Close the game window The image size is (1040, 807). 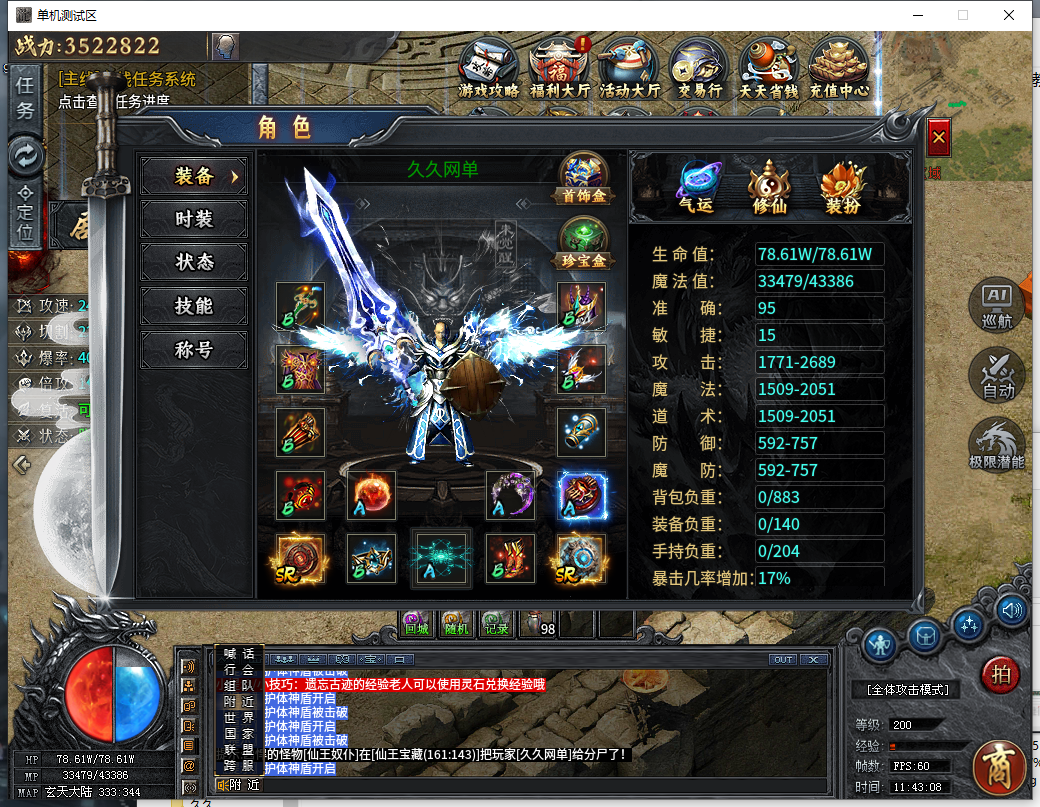point(1010,15)
